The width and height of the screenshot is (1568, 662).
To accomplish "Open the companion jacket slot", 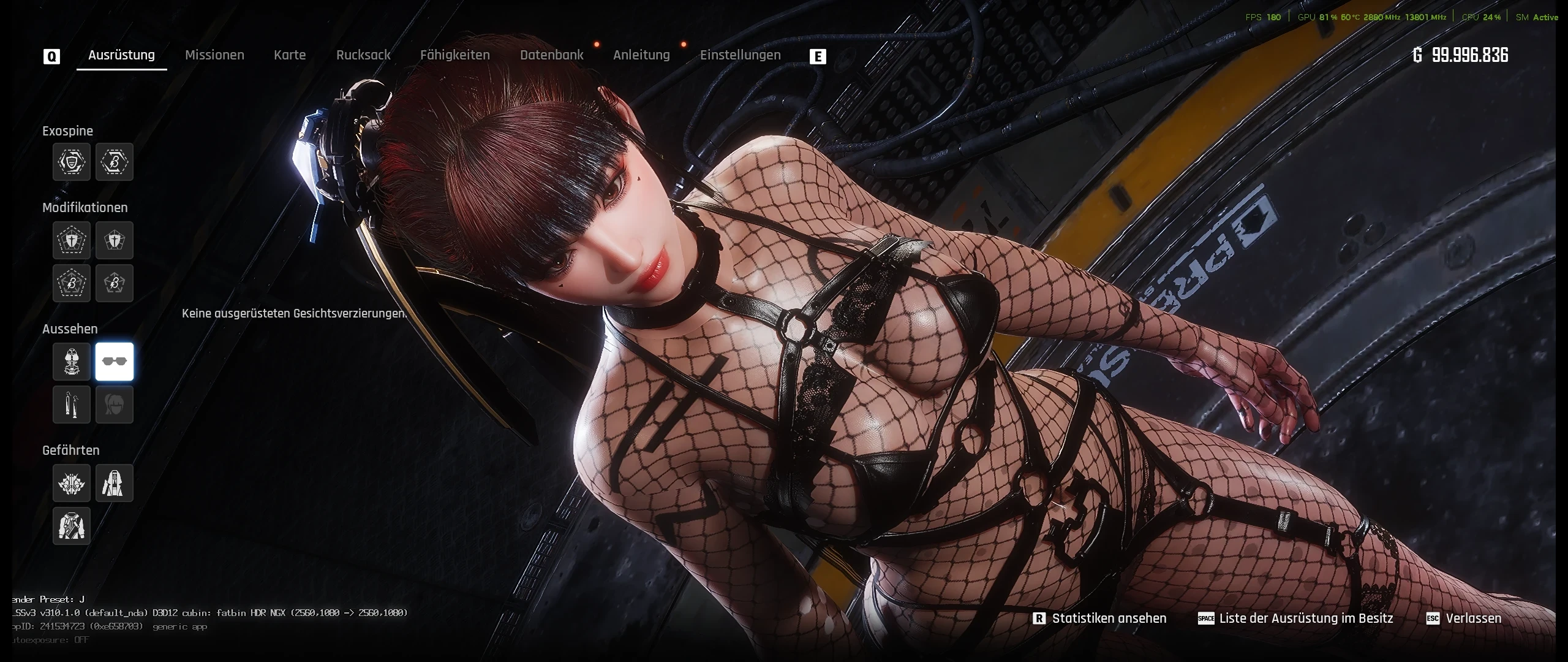I will 71,526.
